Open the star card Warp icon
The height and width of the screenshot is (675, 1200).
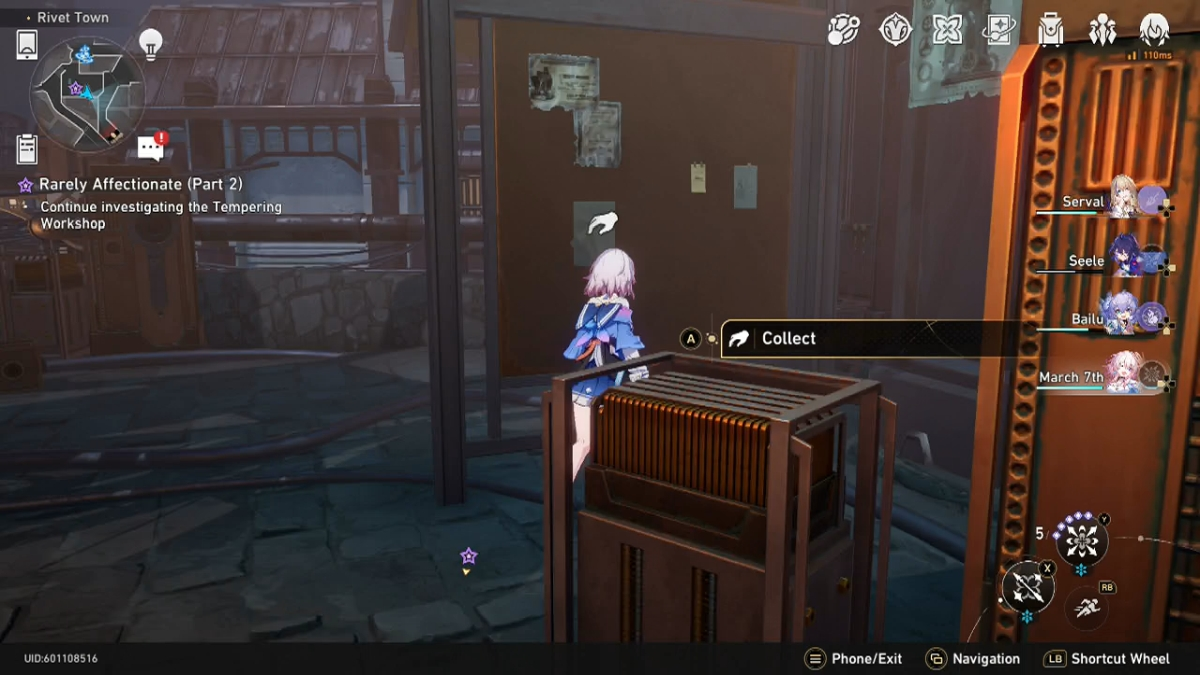click(999, 30)
